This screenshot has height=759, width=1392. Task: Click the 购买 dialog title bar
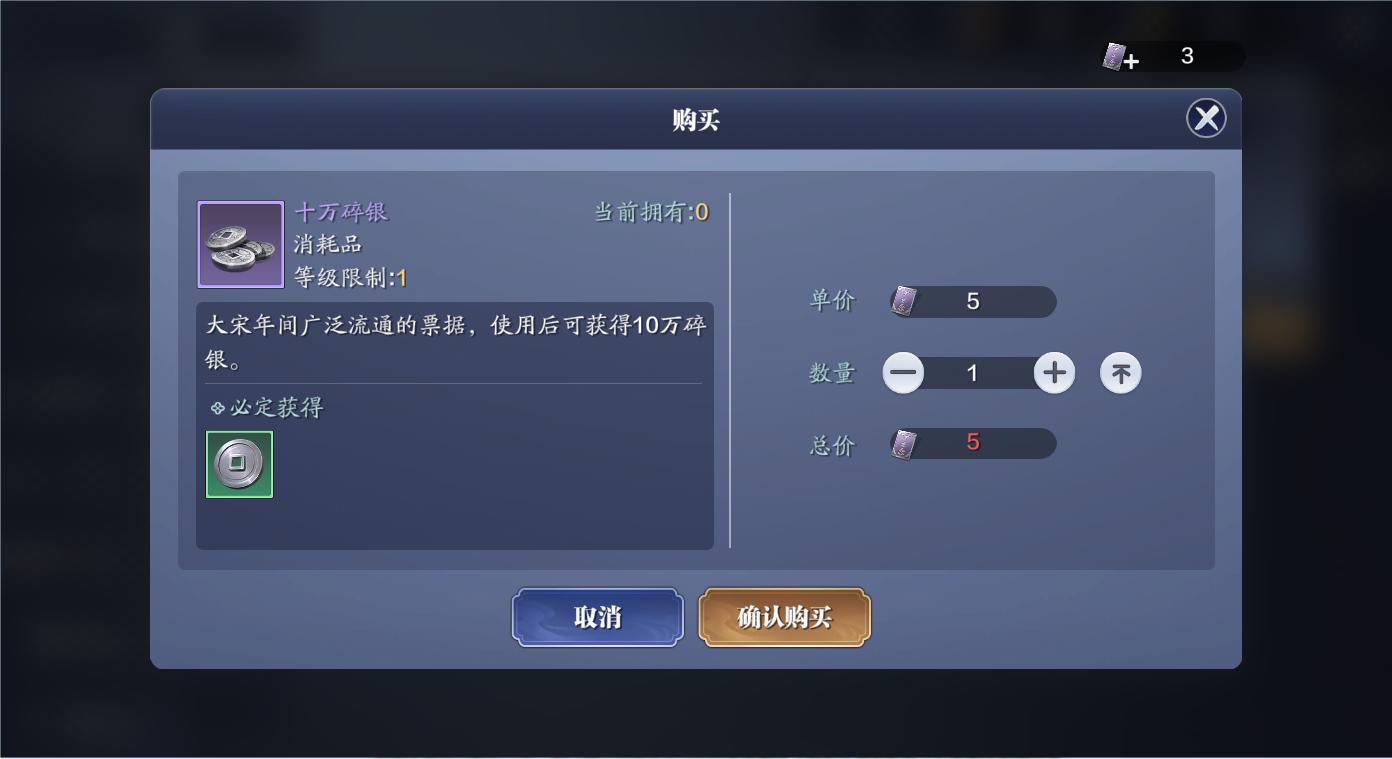(696, 118)
